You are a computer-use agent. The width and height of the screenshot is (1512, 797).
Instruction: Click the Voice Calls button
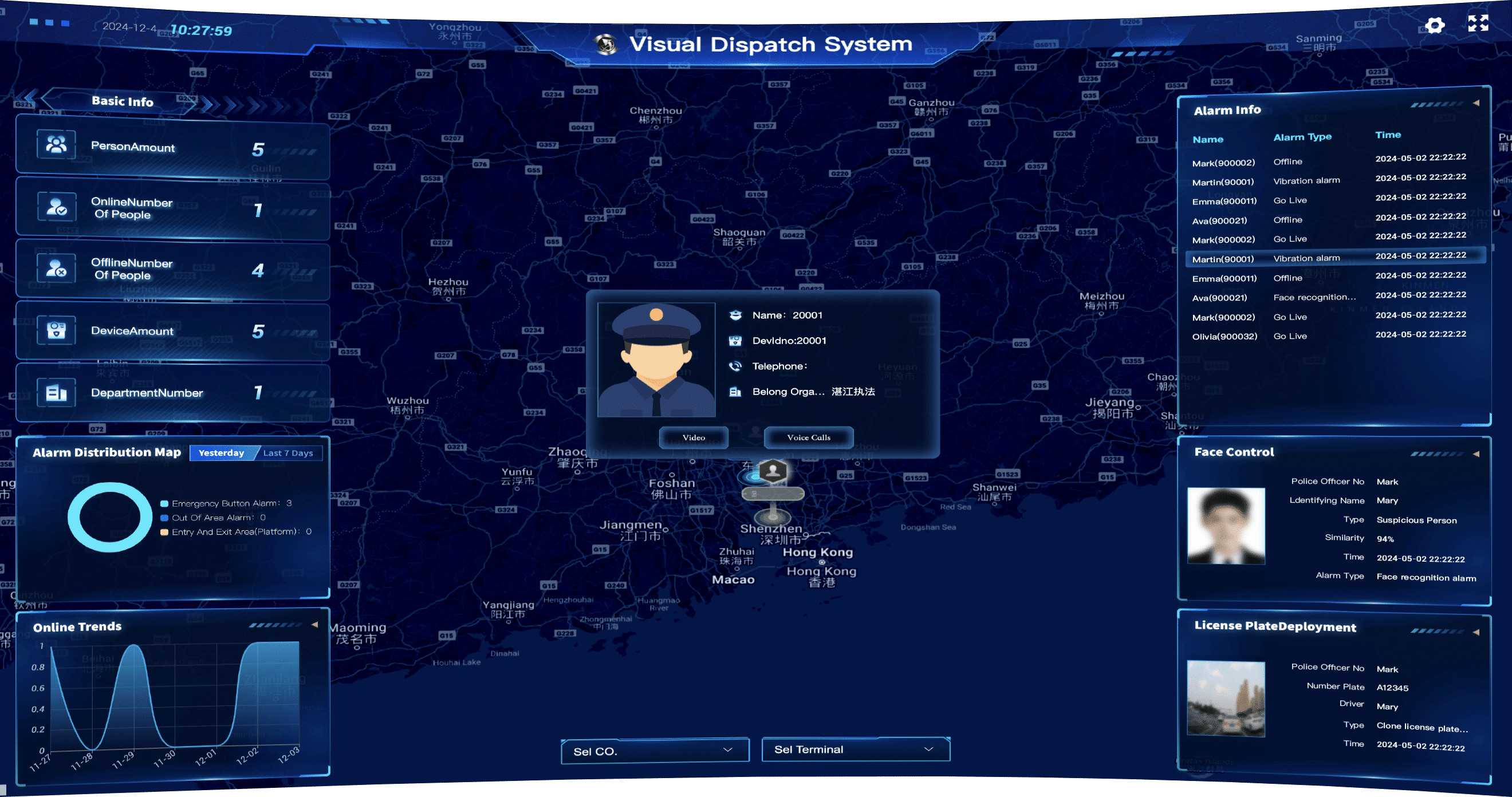pyautogui.click(x=808, y=437)
